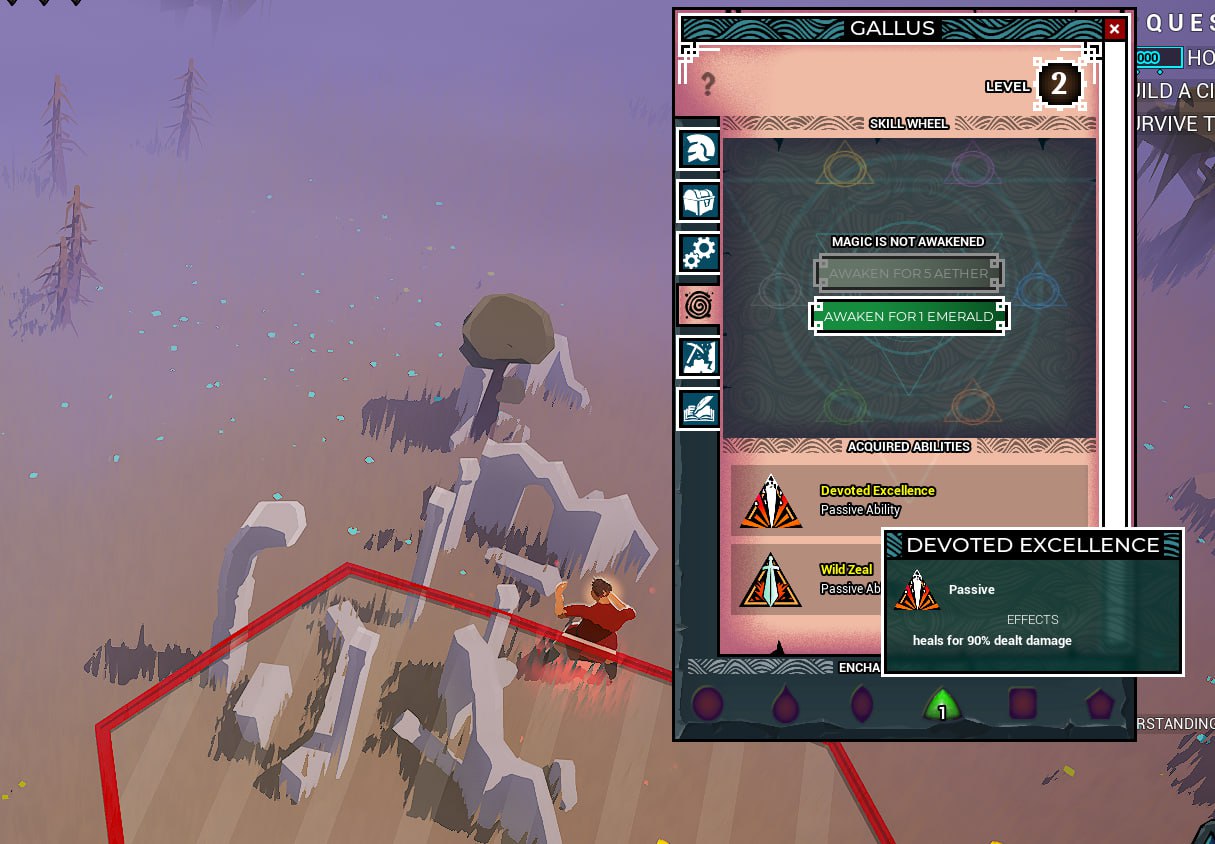Viewport: 1215px width, 844px height.
Task: Choose the round gem enchant slot
Action: click(x=708, y=704)
